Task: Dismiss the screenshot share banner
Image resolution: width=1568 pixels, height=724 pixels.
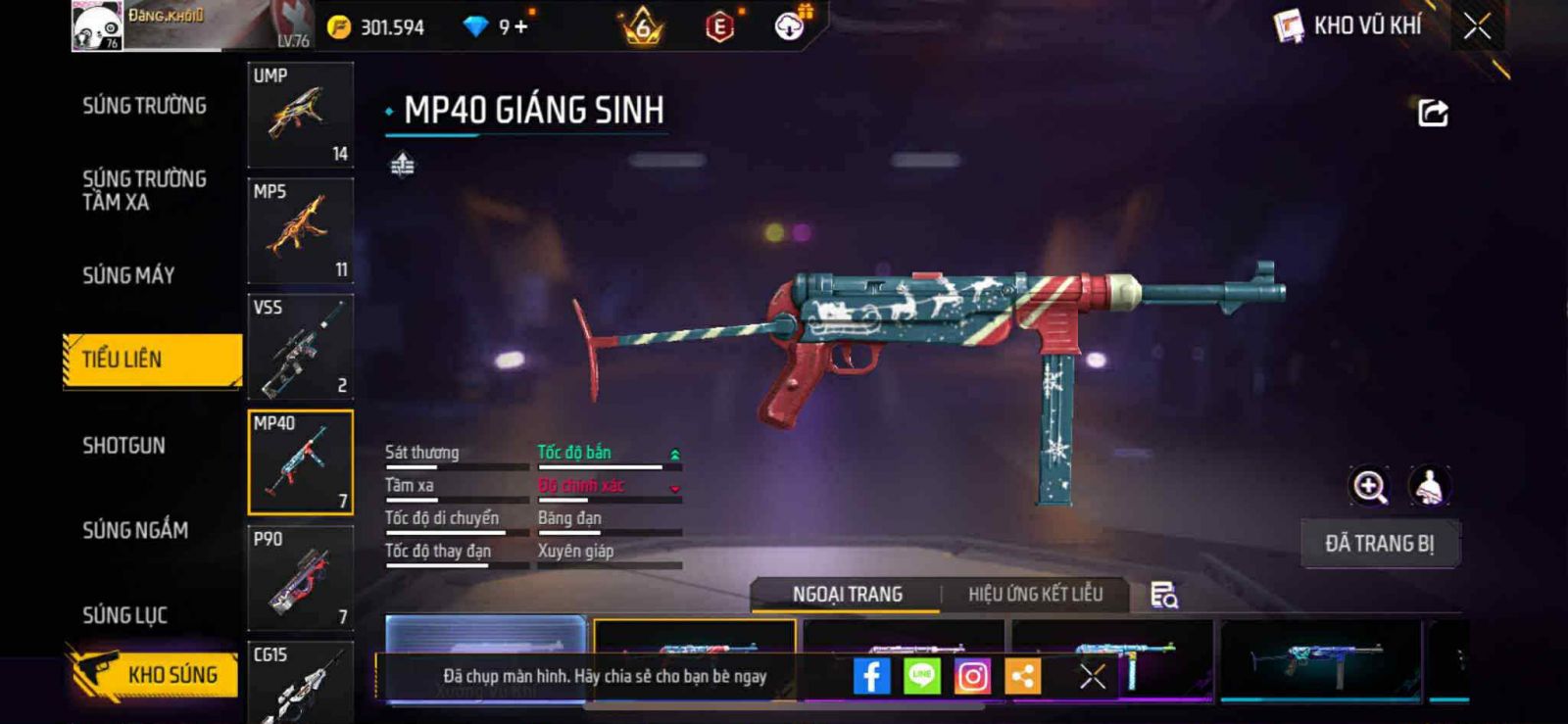Action: 1092,676
